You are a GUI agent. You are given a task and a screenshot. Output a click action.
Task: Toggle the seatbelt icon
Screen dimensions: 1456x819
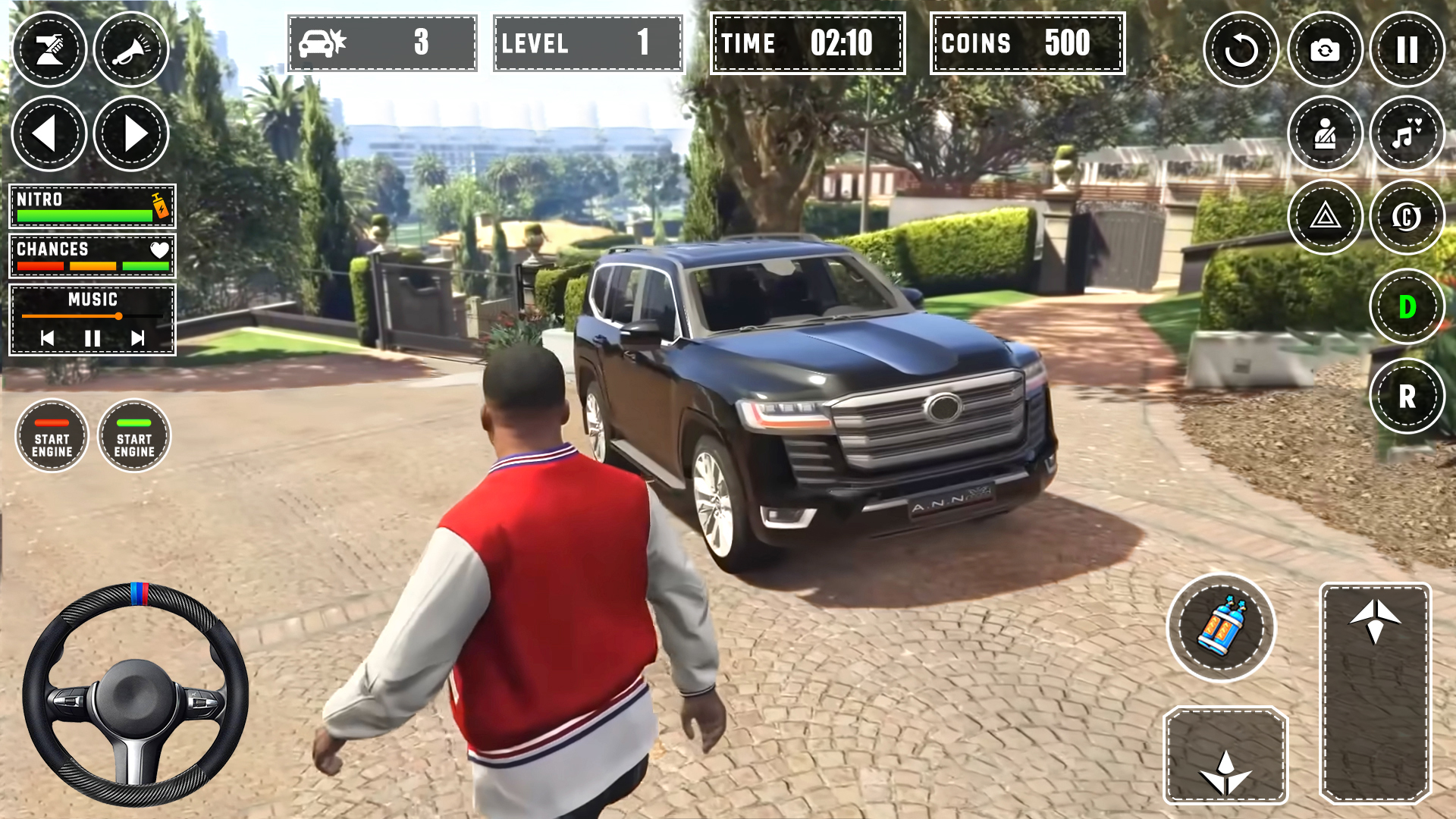[x=1324, y=134]
